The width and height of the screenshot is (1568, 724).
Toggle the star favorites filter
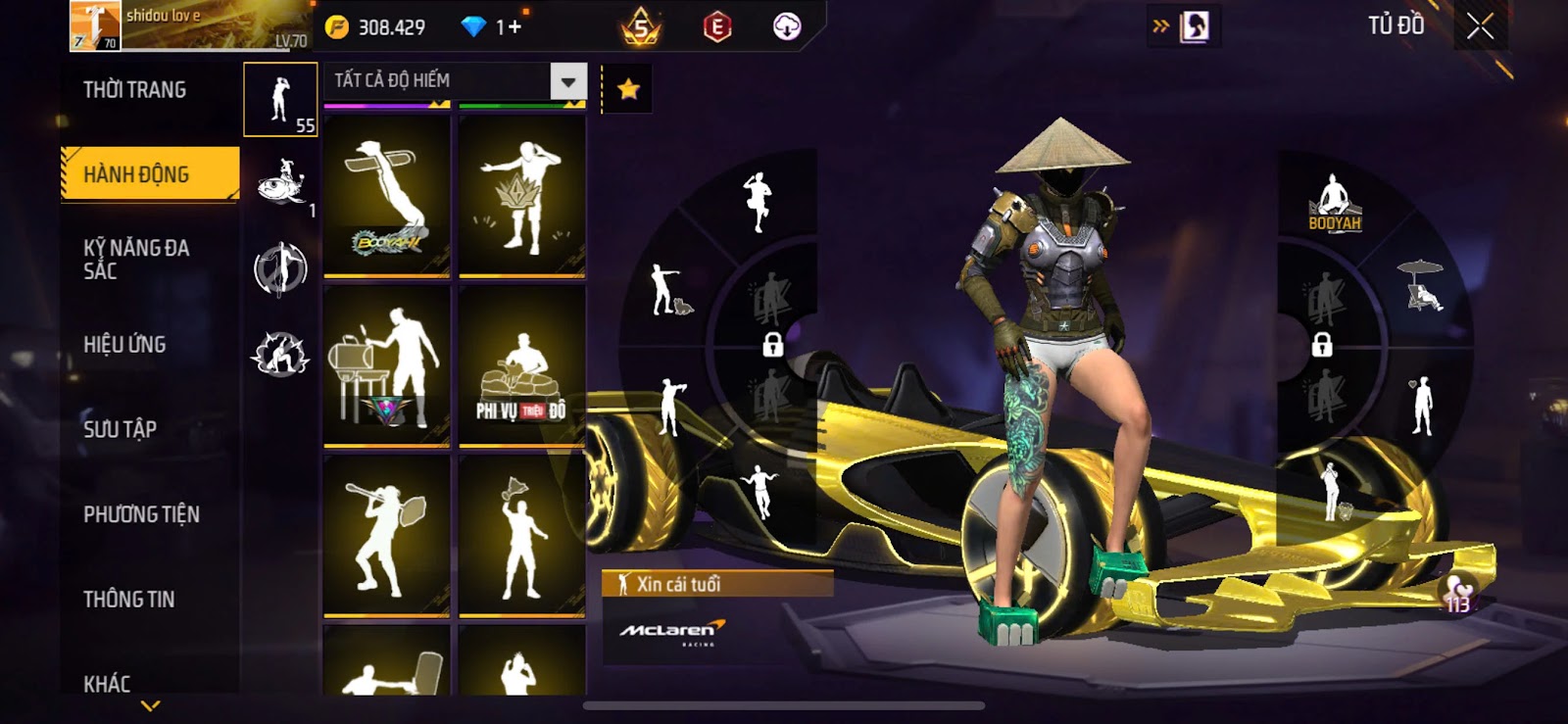628,90
